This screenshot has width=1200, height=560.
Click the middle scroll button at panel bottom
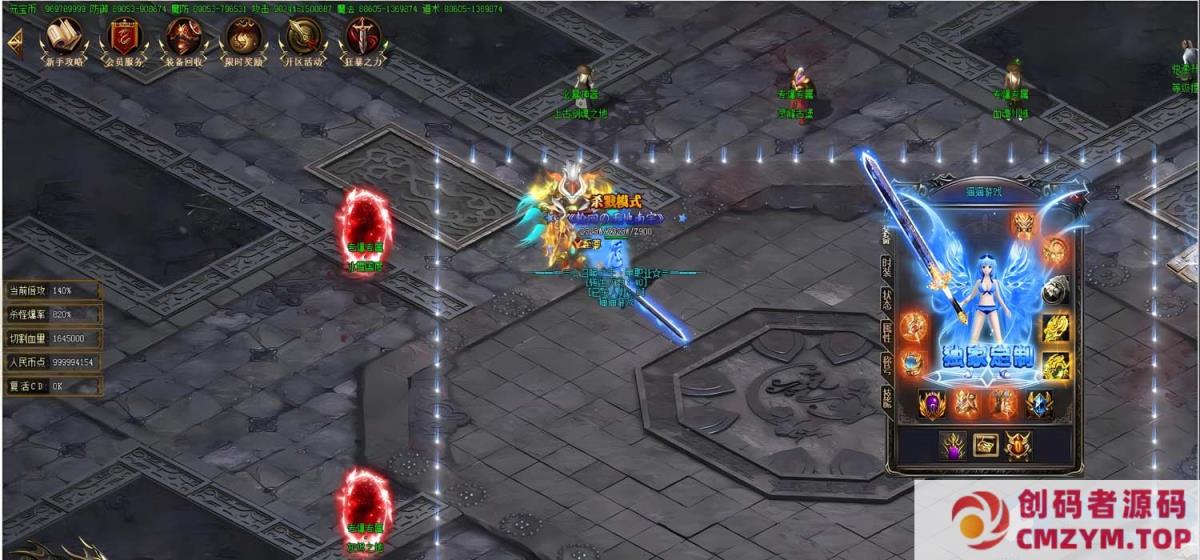click(985, 446)
